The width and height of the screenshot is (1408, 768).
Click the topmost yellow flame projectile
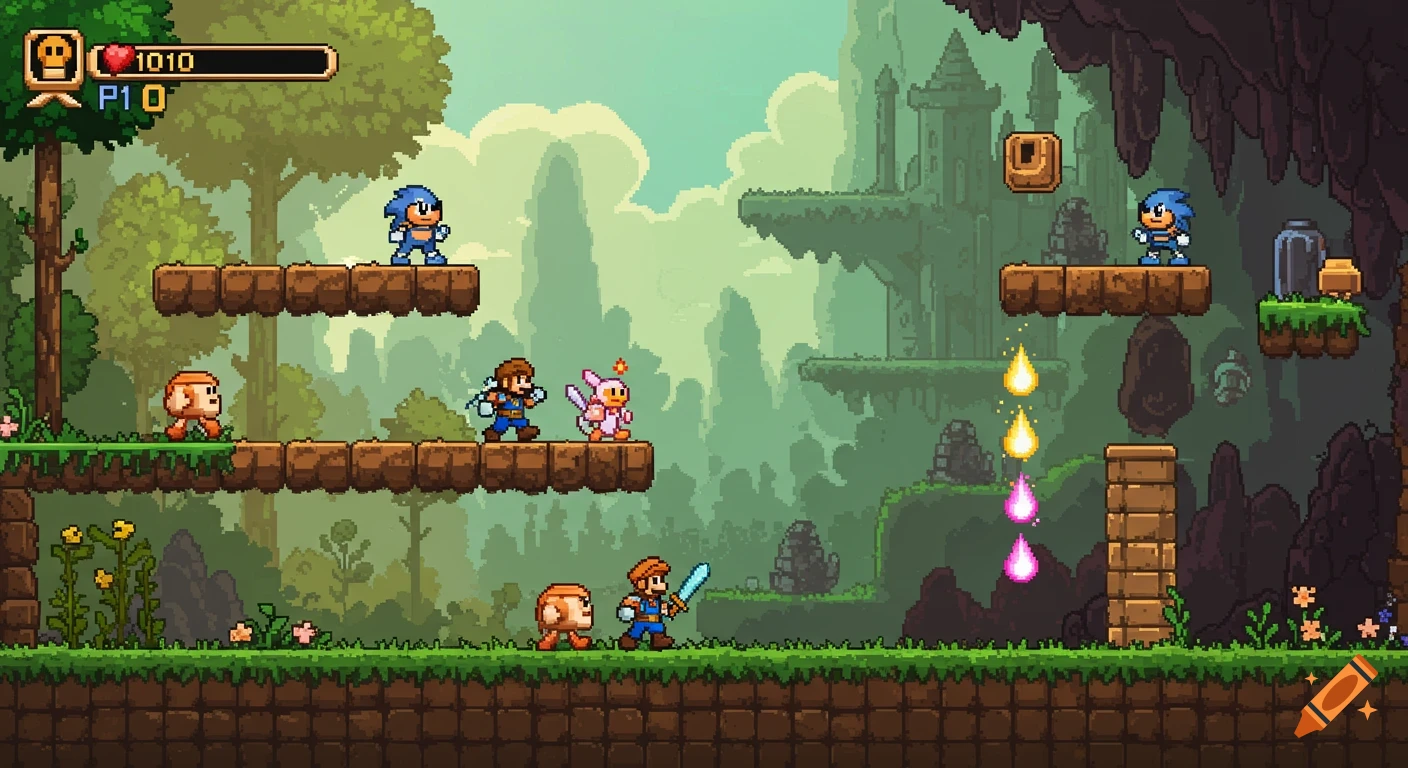pyautogui.click(x=1021, y=372)
